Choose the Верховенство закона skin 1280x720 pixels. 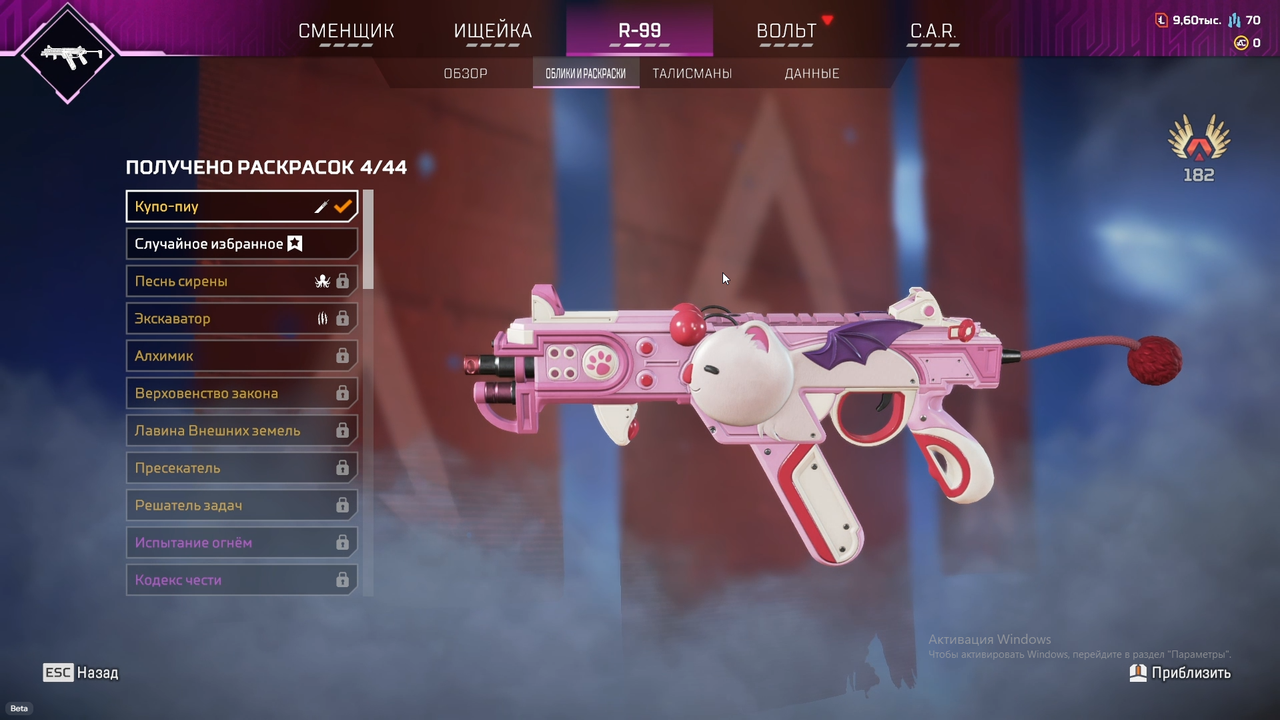(241, 393)
